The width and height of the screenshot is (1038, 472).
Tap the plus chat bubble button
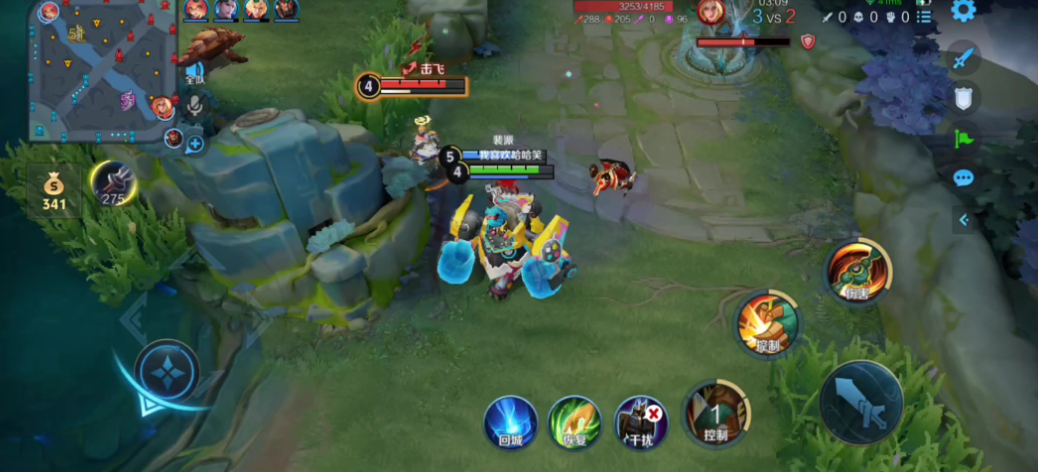(x=194, y=143)
